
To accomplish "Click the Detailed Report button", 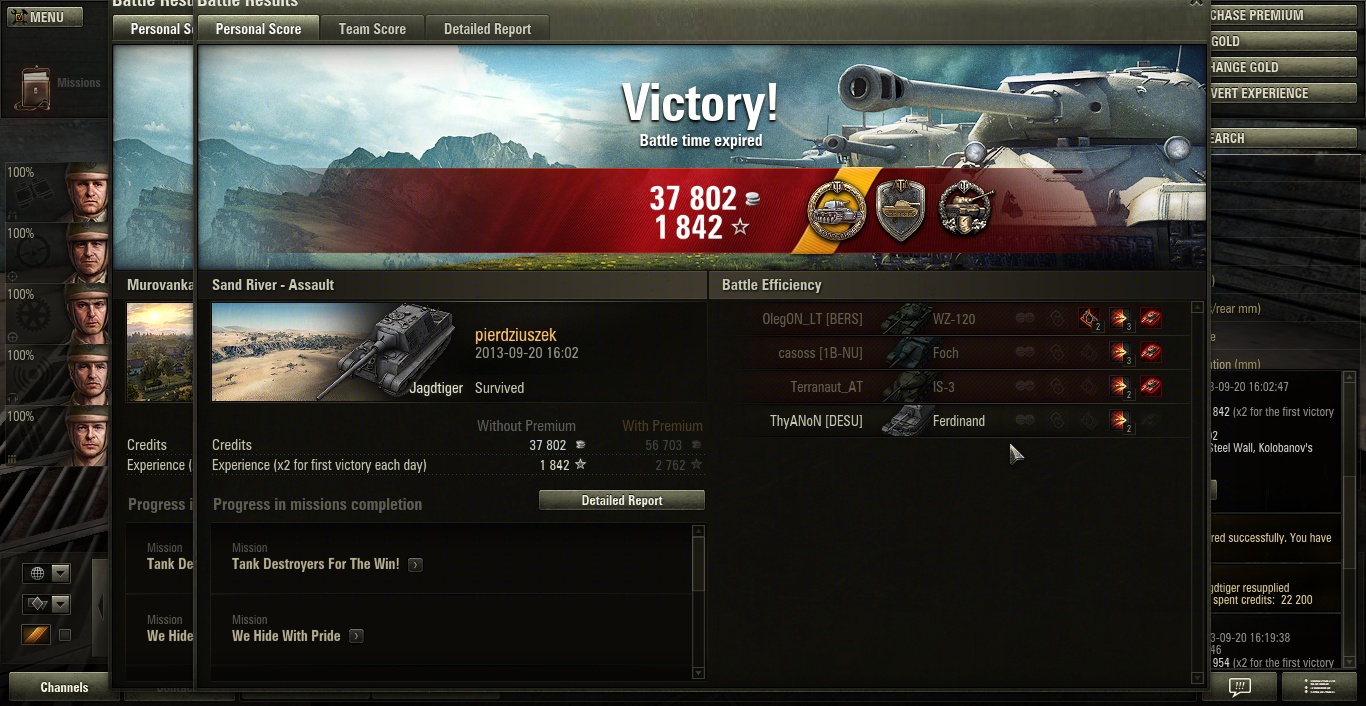I will [621, 500].
